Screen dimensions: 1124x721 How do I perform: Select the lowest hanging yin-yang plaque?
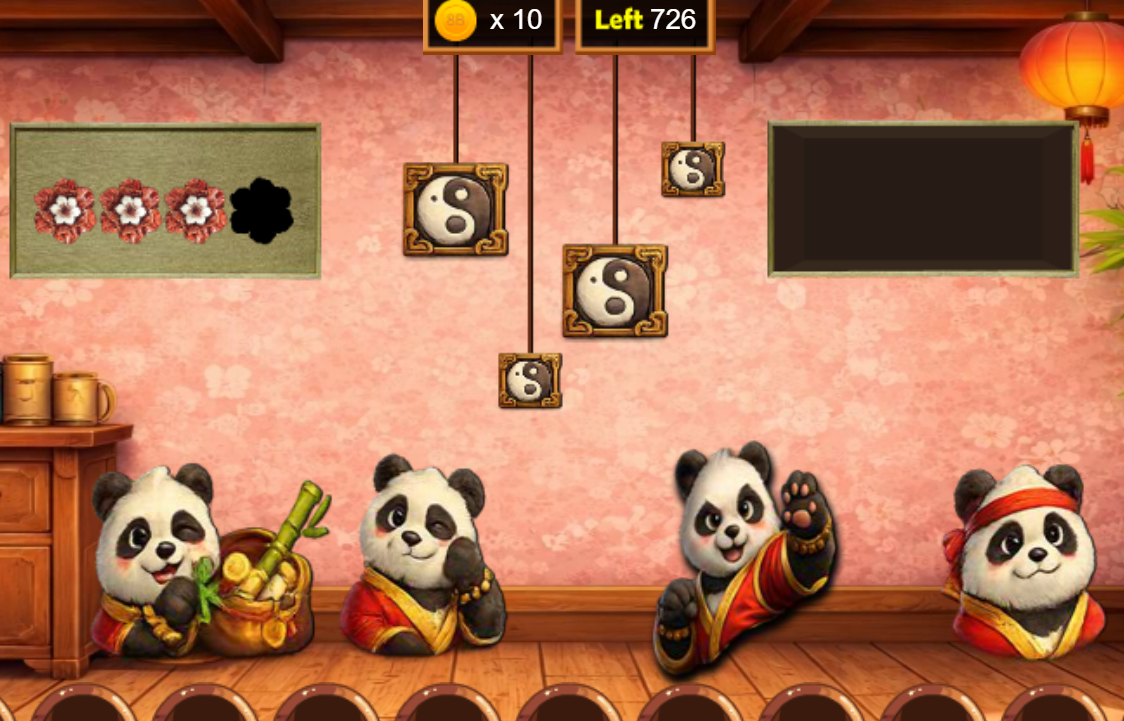(x=530, y=380)
